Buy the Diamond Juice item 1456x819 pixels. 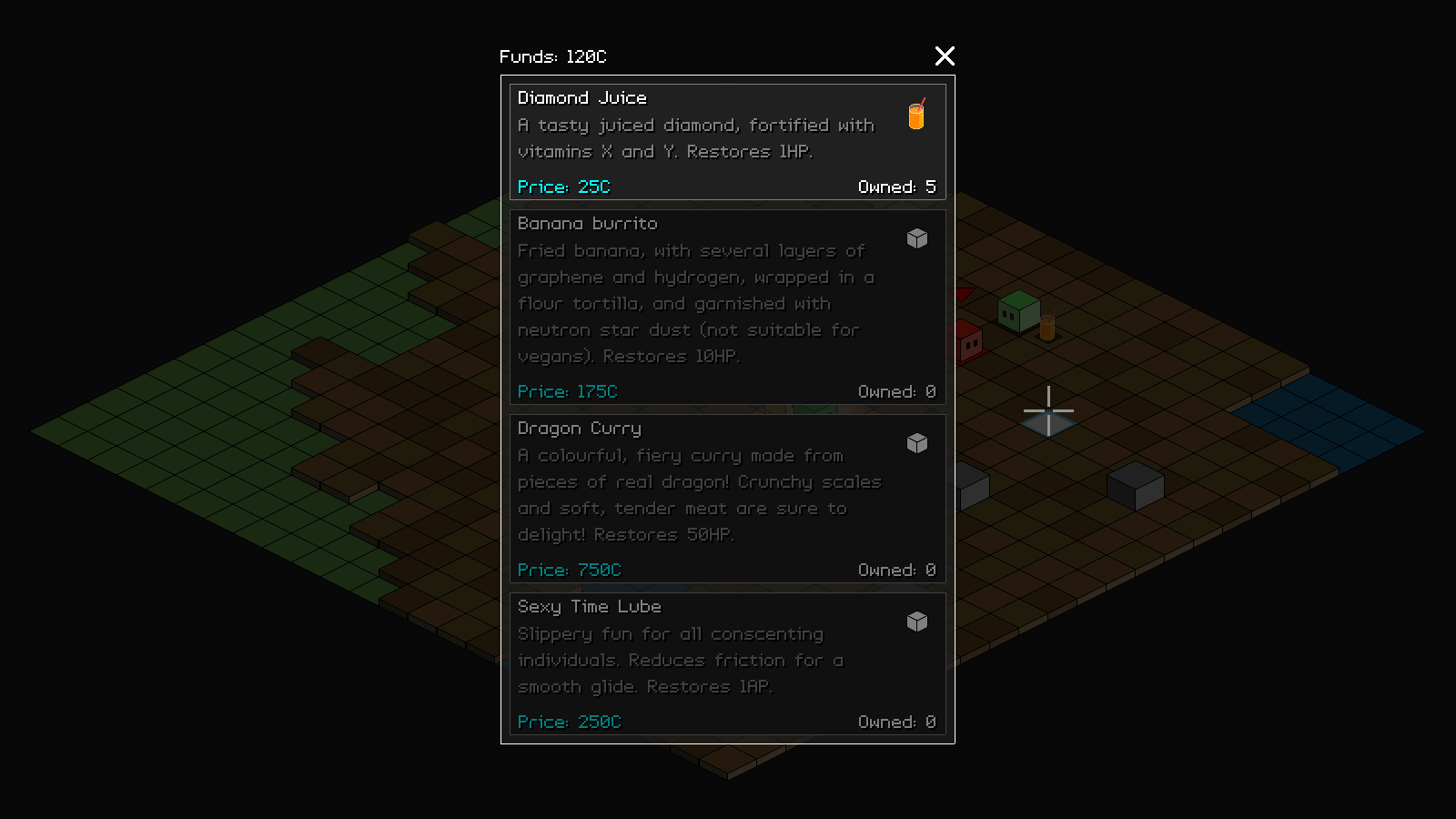pyautogui.click(x=727, y=142)
